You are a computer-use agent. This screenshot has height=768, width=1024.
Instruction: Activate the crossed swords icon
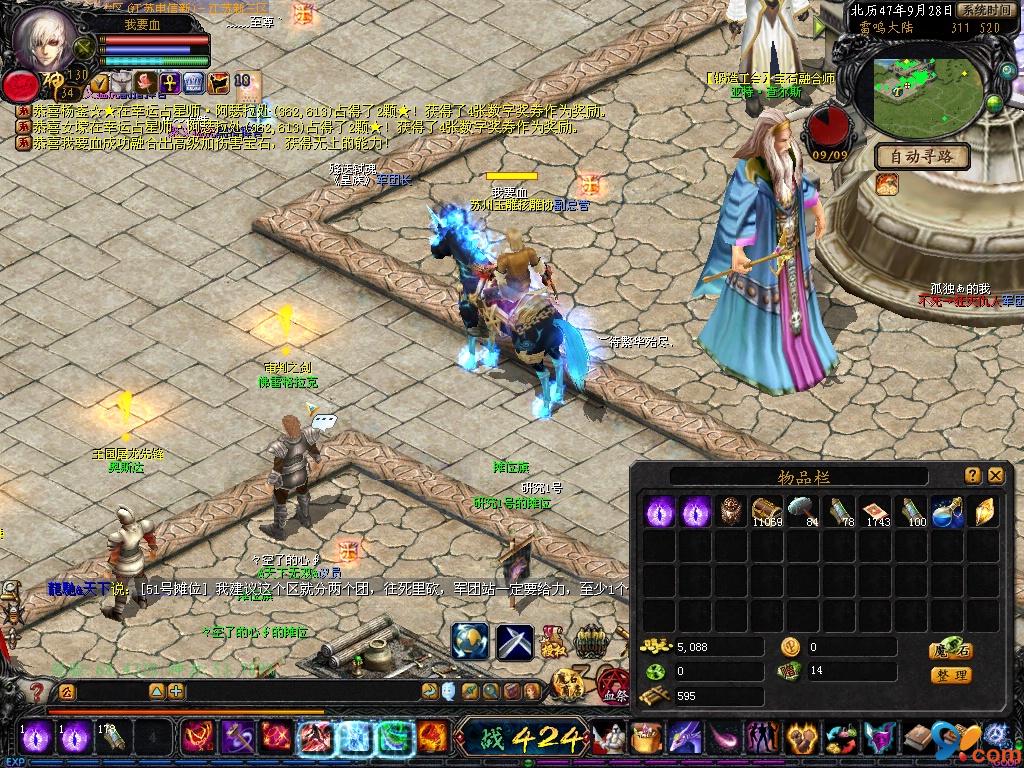515,641
